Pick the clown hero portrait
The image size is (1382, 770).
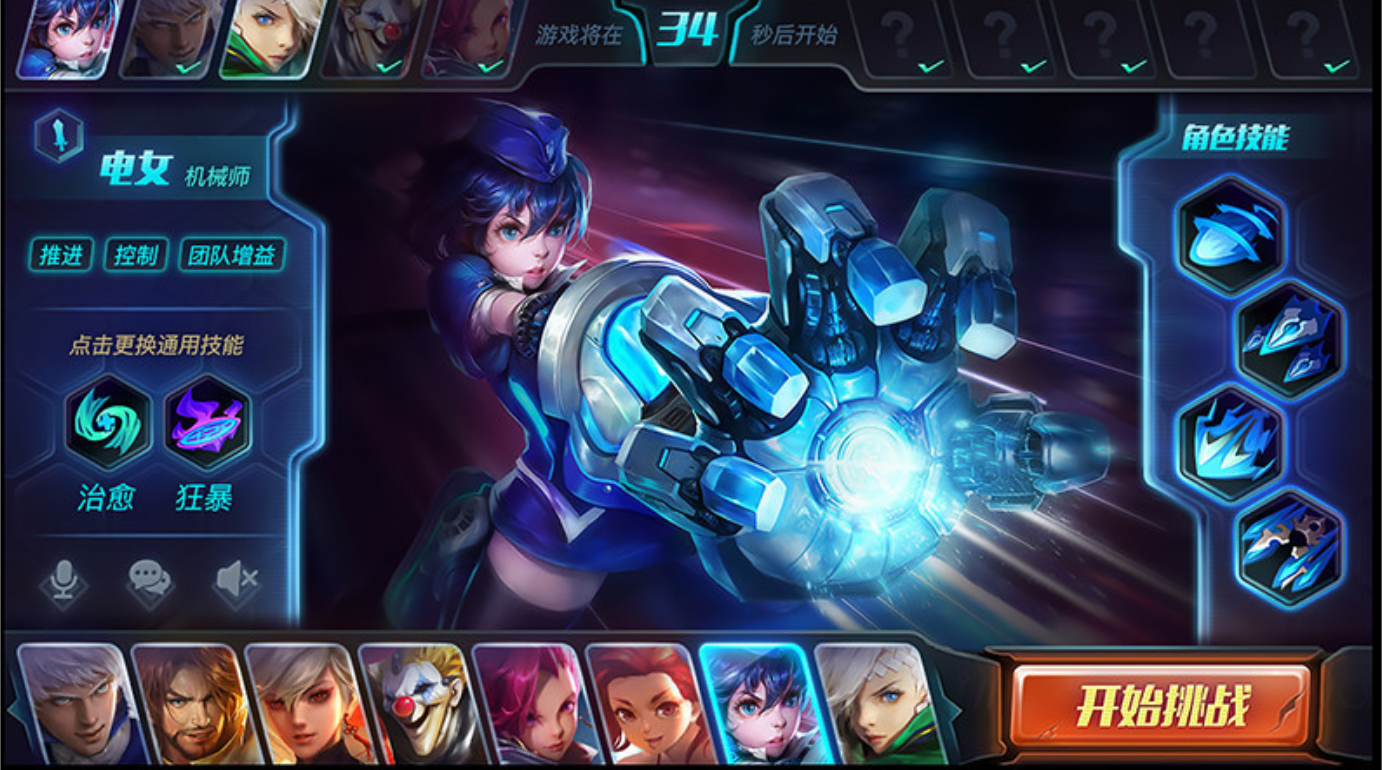pos(413,703)
